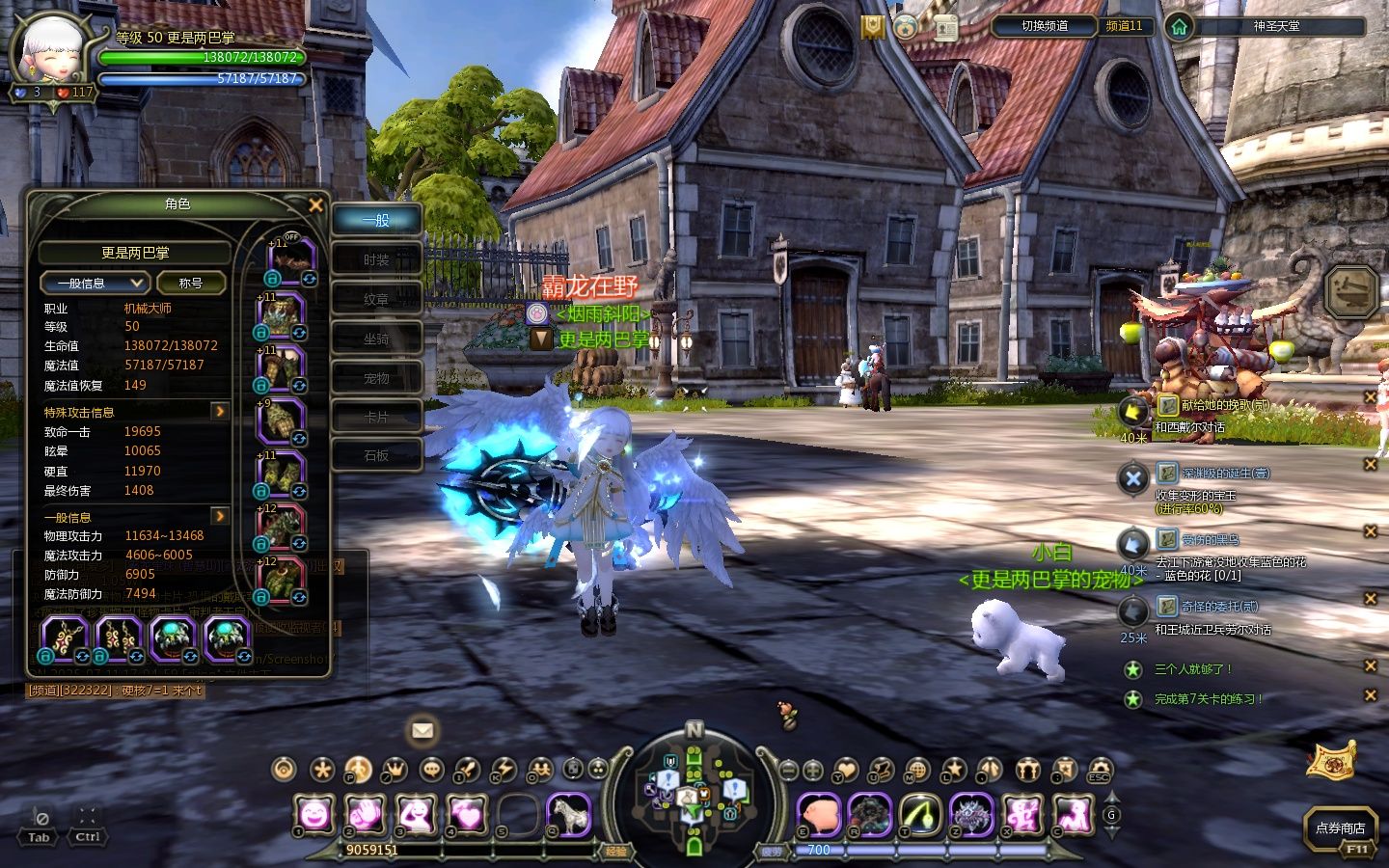The width and height of the screenshot is (1389, 868).
Task: Select the white horse mount hotbar slot
Action: click(569, 815)
